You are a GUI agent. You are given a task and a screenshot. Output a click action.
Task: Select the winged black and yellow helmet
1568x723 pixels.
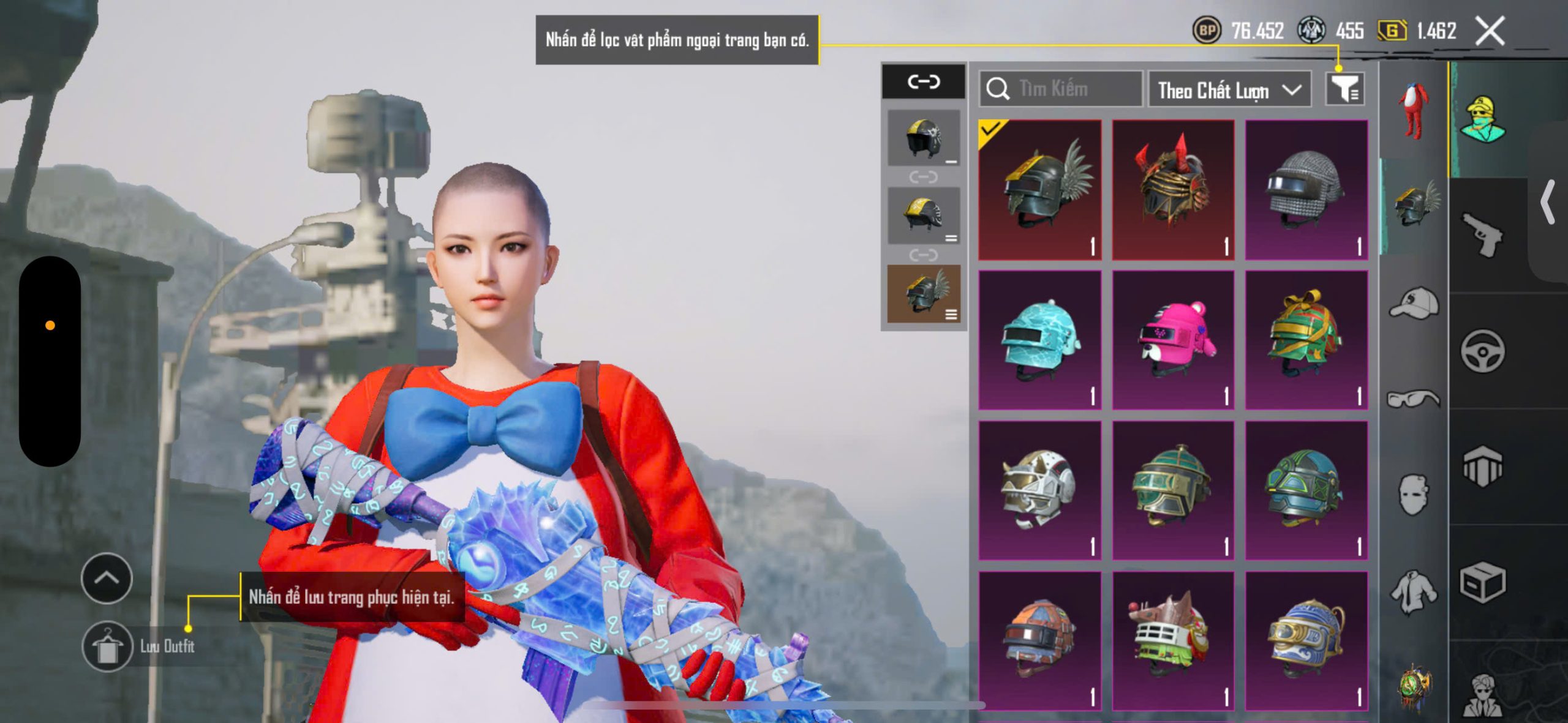pyautogui.click(x=1039, y=190)
